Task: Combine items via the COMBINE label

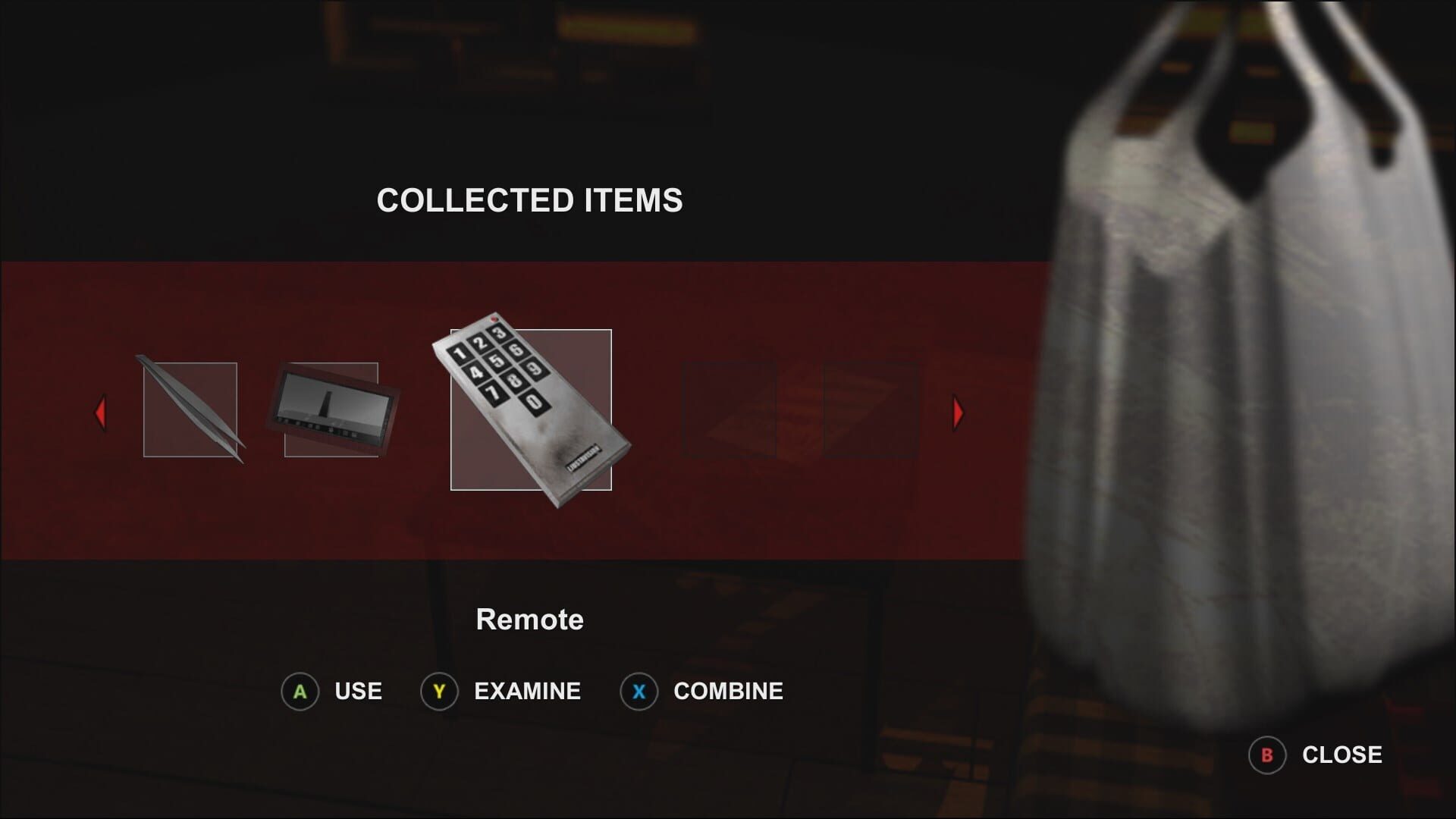Action: 727,691
